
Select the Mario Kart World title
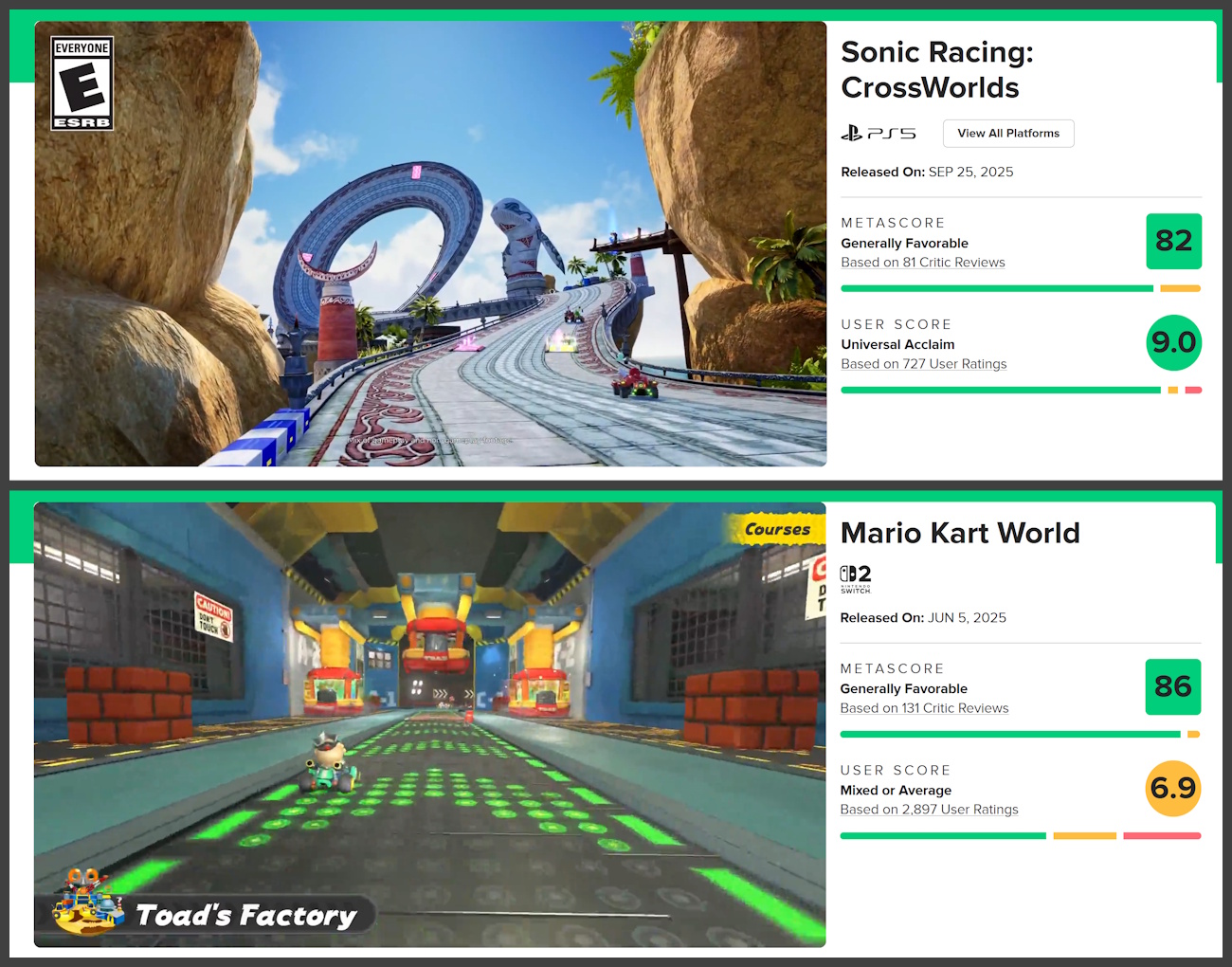pyautogui.click(x=960, y=533)
